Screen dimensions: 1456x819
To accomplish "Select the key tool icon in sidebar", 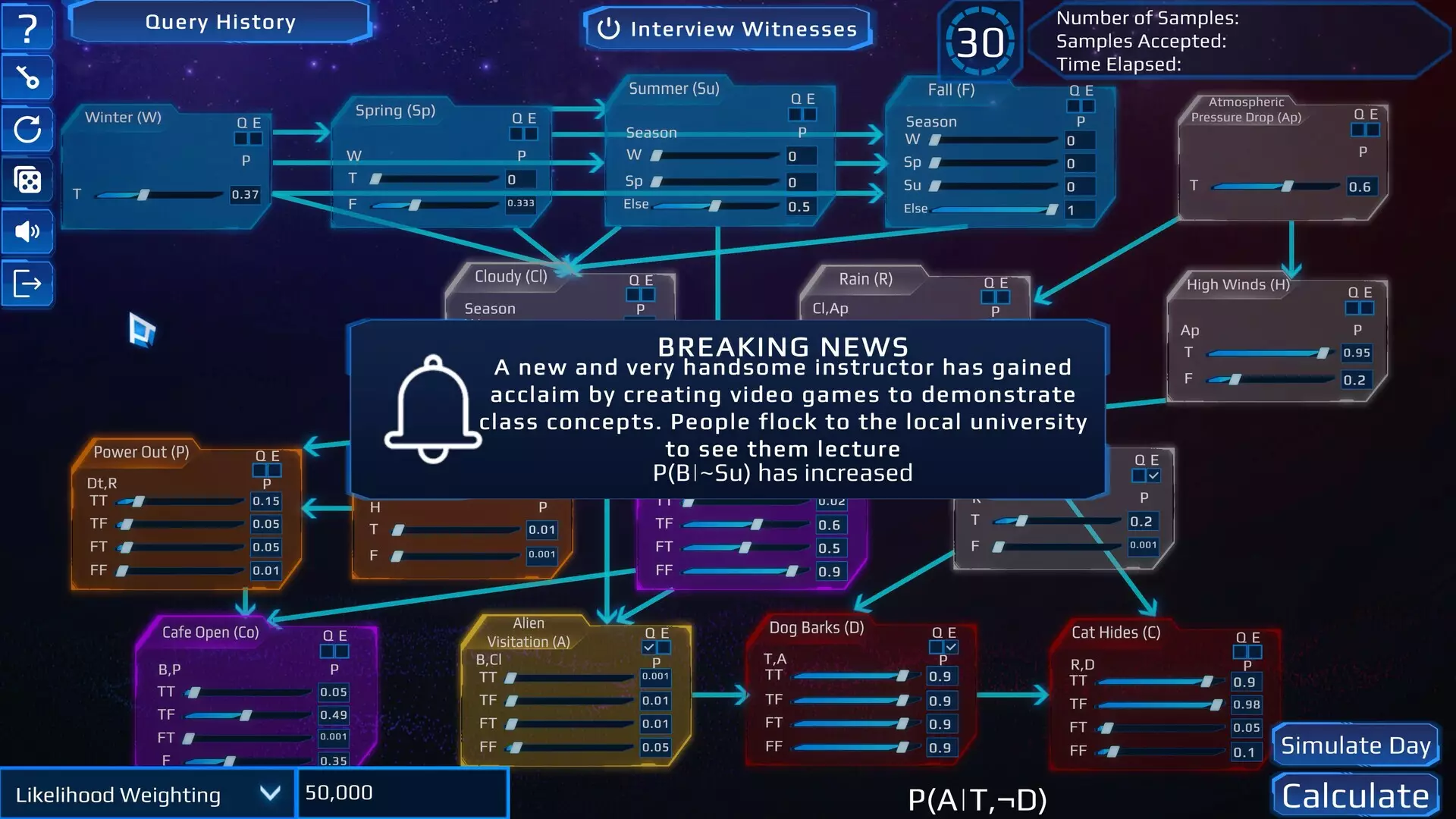I will click(x=27, y=77).
